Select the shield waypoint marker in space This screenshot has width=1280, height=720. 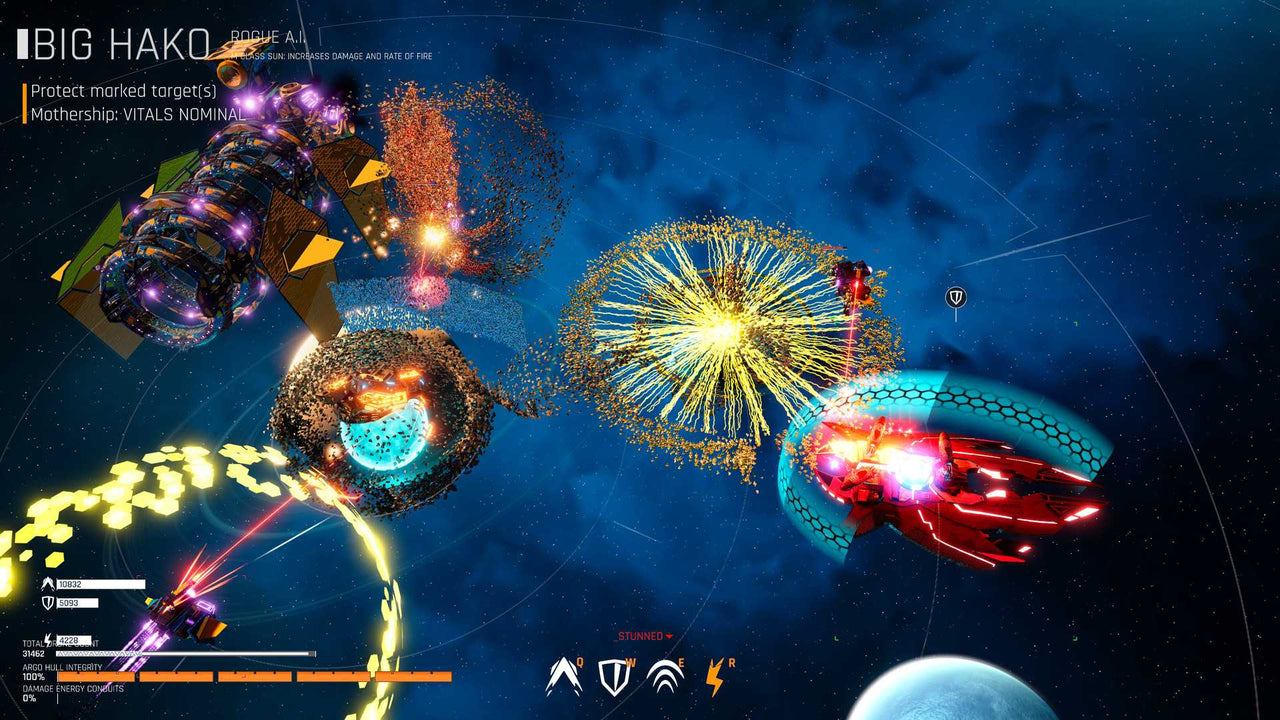pos(957,296)
